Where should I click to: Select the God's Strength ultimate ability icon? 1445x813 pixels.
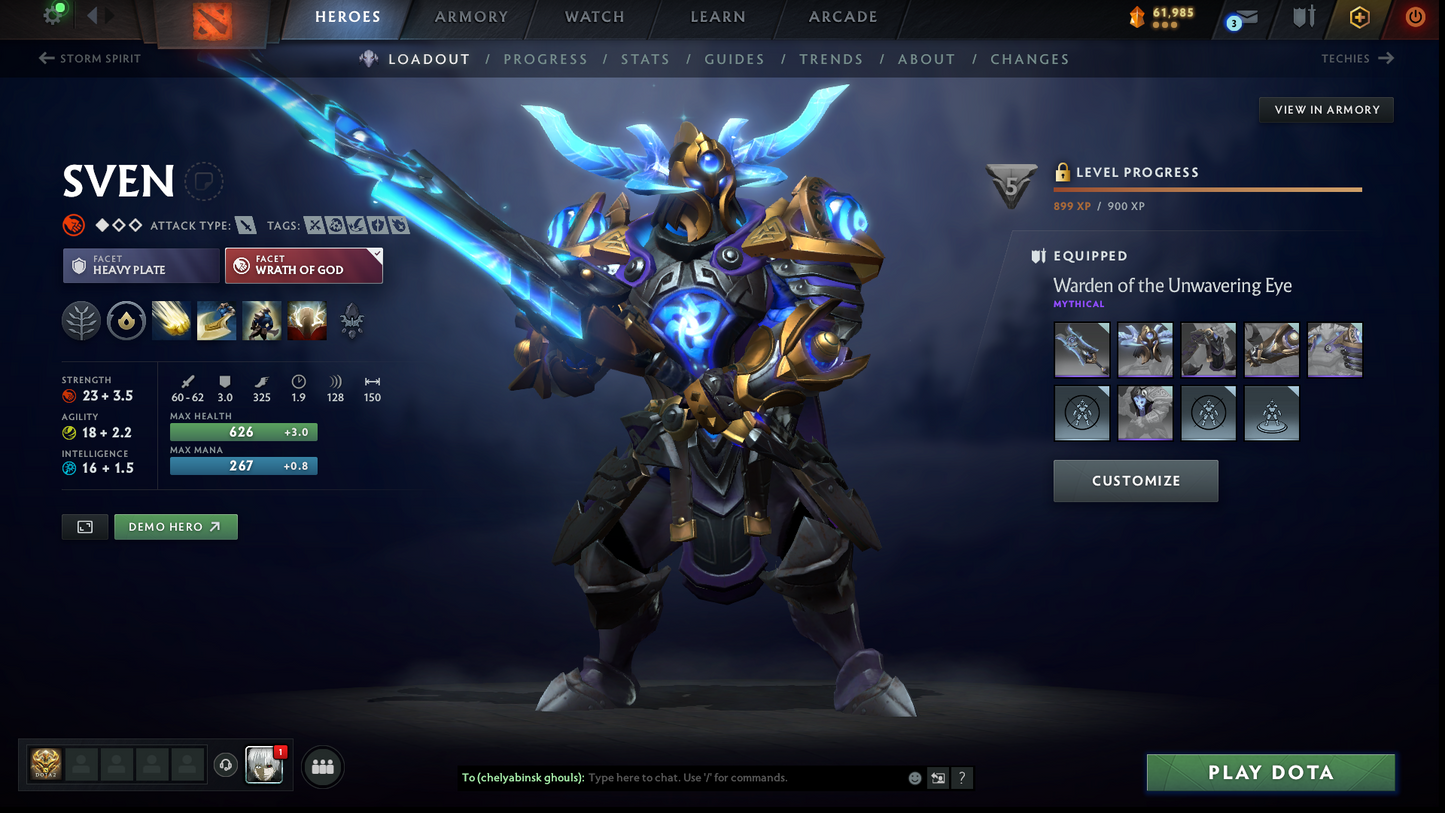[307, 320]
